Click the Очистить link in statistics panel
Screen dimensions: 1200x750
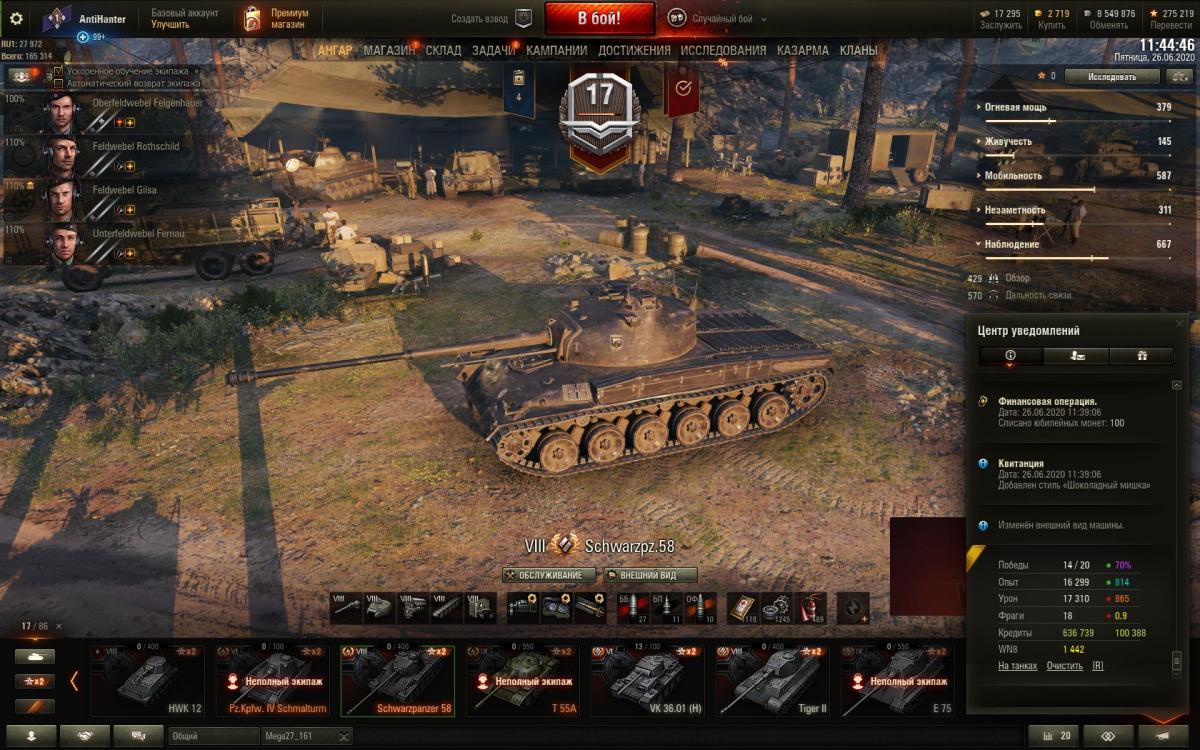pos(1063,665)
